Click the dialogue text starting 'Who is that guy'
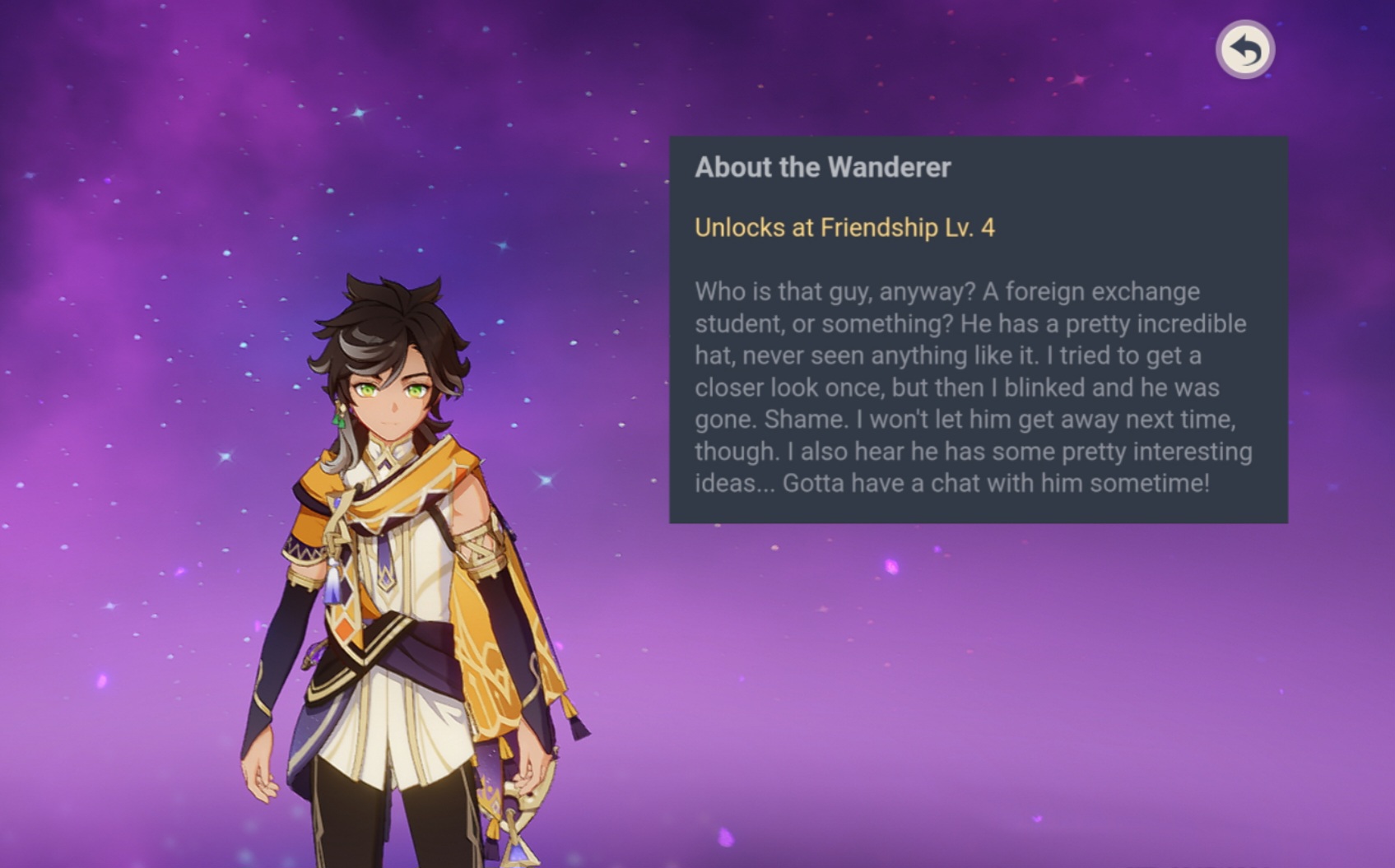 pyautogui.click(x=946, y=292)
